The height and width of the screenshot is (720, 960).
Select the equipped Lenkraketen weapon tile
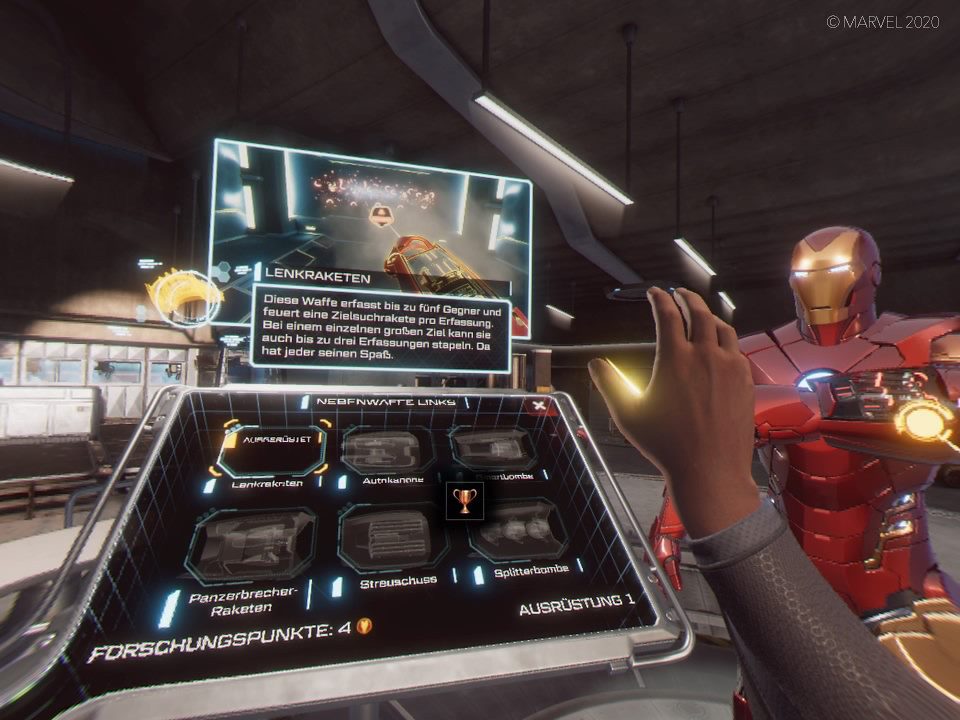(x=270, y=450)
